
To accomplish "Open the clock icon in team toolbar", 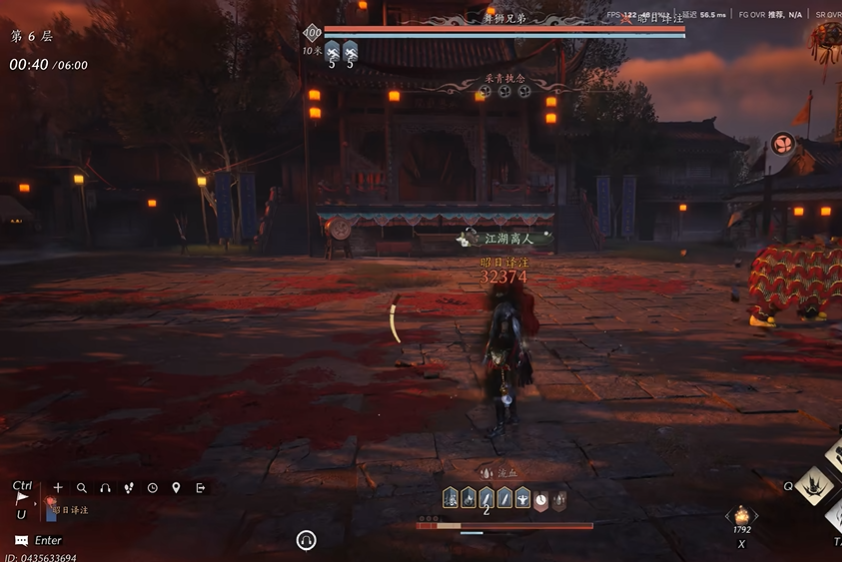I will (x=152, y=488).
